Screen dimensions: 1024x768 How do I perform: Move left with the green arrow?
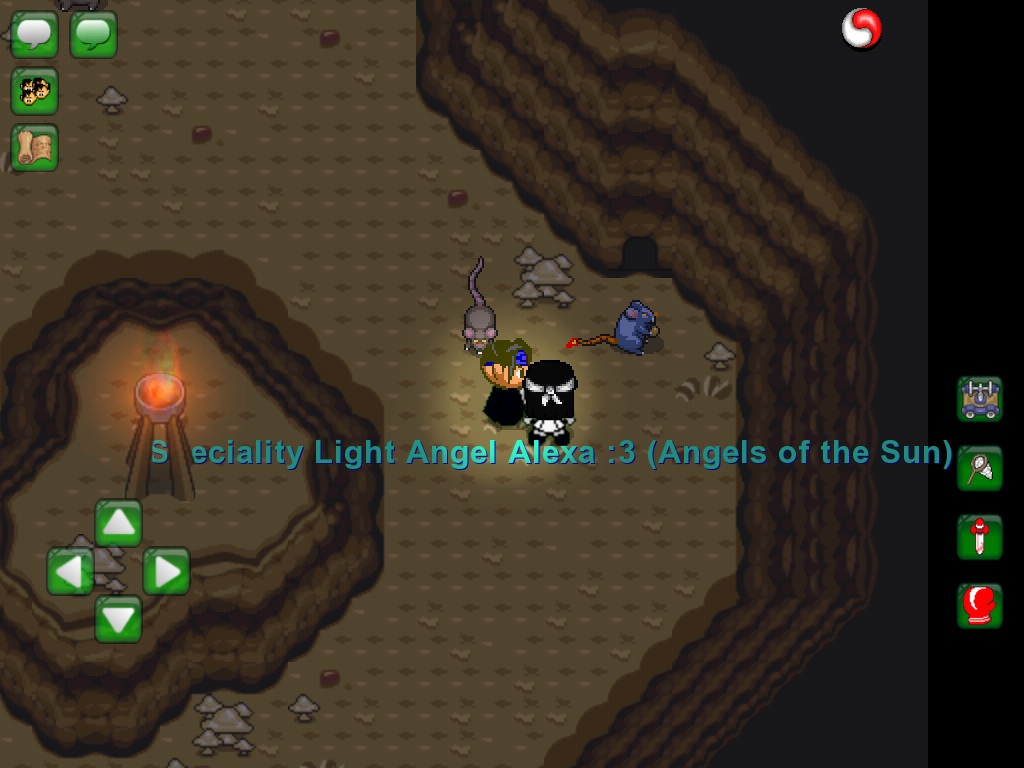point(70,571)
